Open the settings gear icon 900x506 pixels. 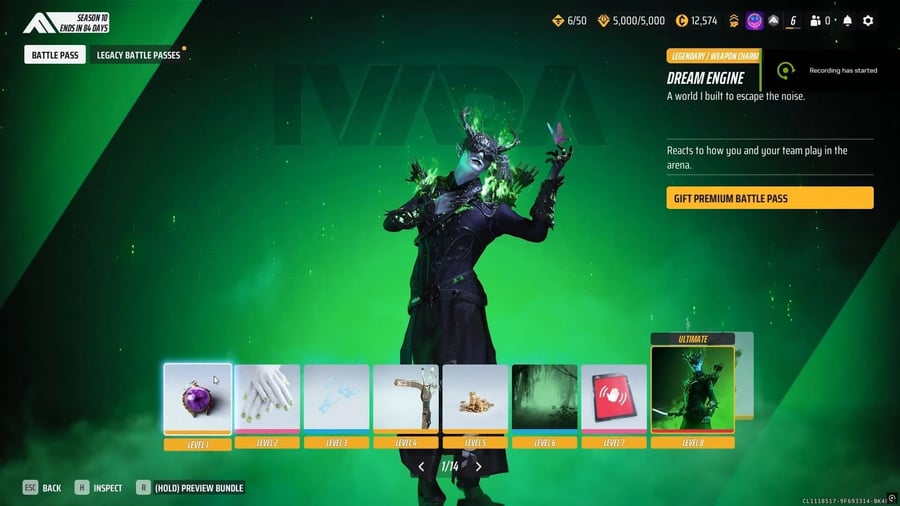pos(868,20)
